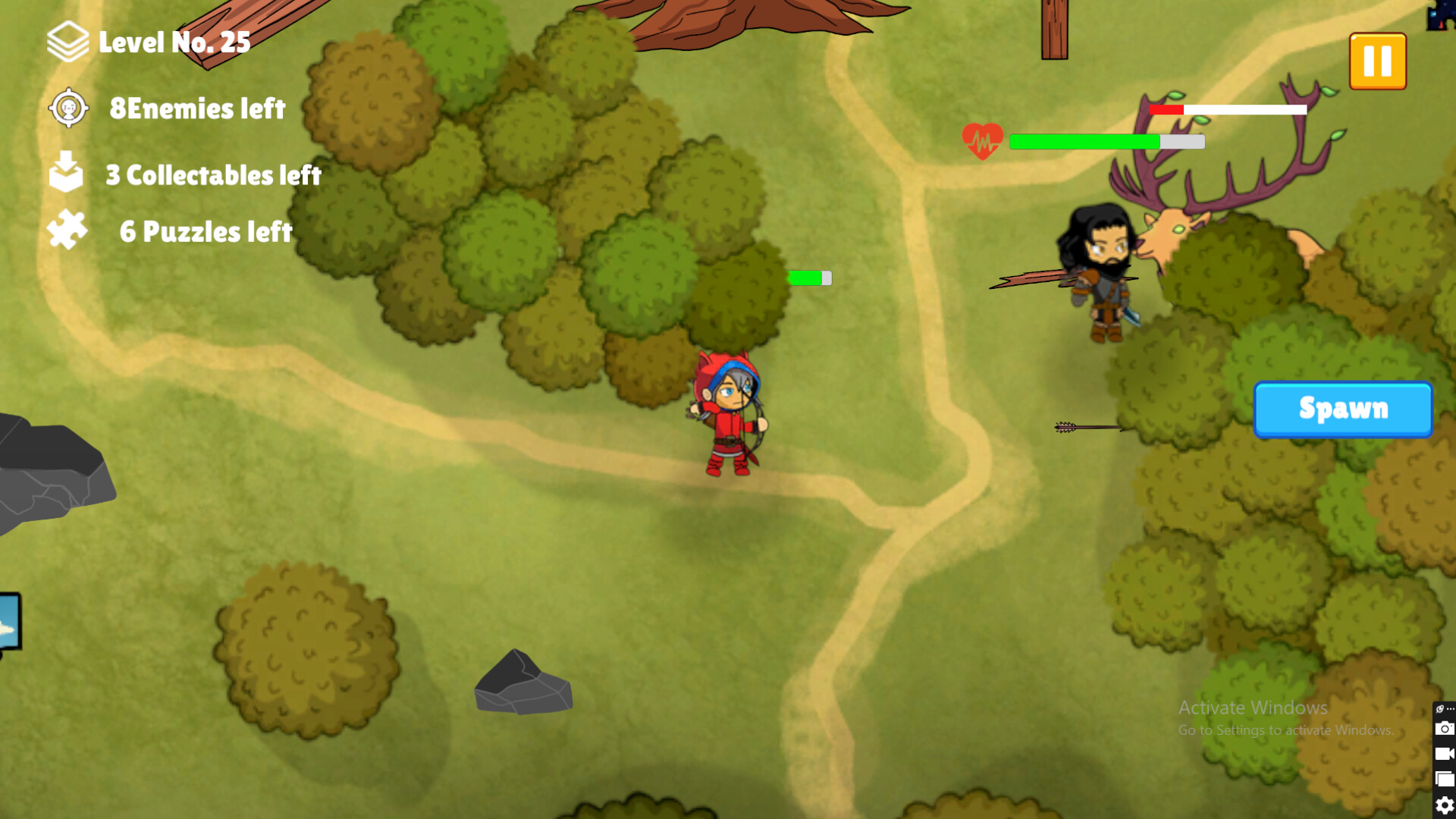This screenshot has height=819, width=1456.
Task: Open the three-dot overflow menu
Action: click(x=1450, y=709)
